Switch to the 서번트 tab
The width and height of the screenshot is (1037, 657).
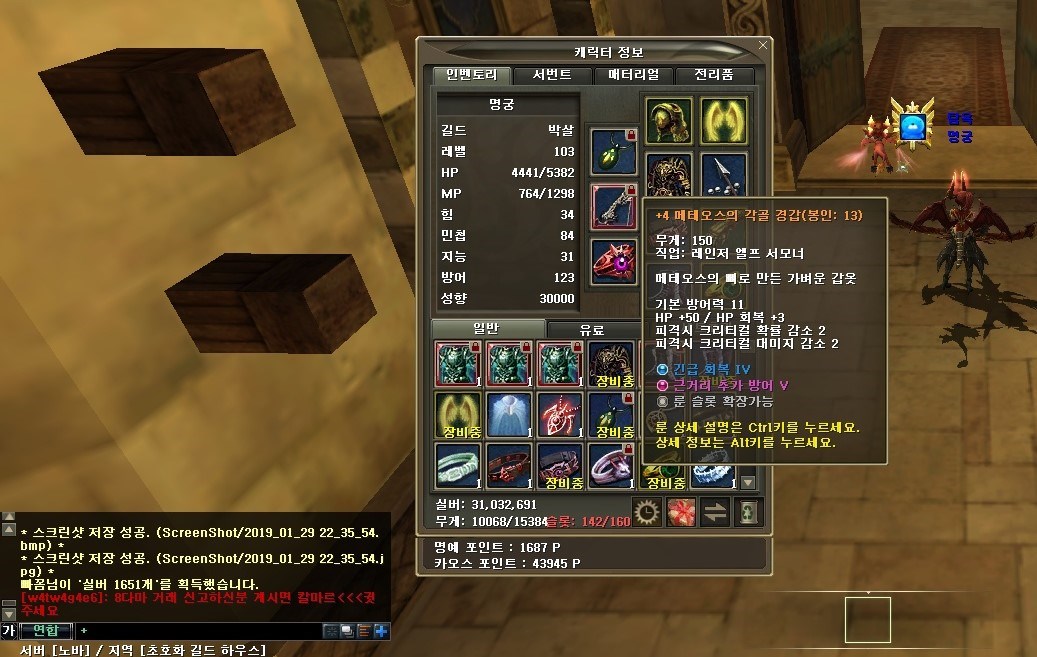[552, 75]
